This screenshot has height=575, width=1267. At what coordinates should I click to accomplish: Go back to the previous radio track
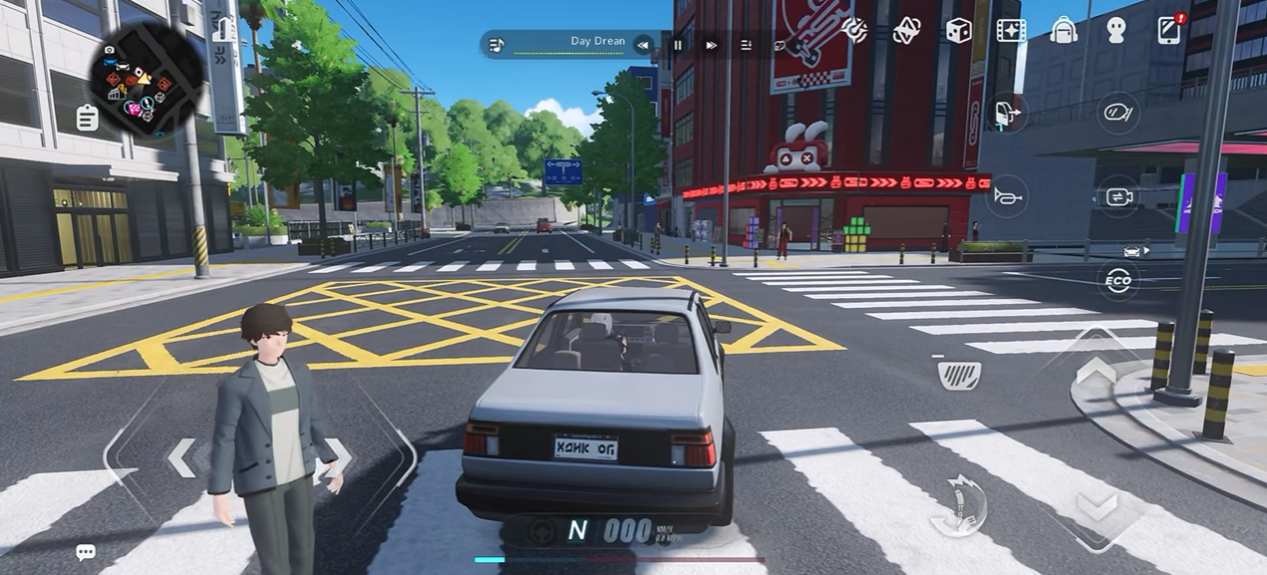coord(644,44)
